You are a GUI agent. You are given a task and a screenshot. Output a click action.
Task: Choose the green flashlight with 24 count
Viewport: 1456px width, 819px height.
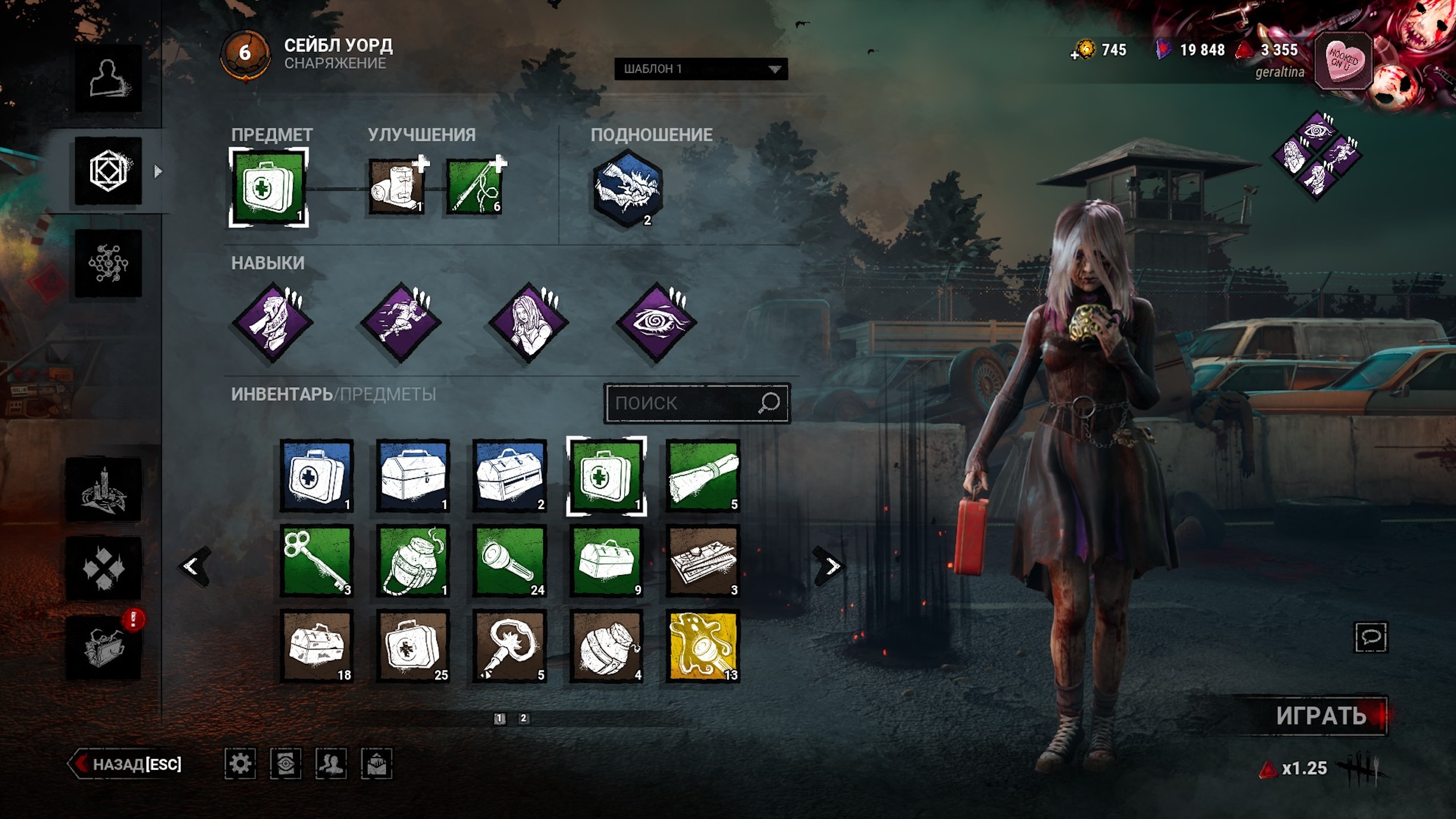click(x=510, y=561)
